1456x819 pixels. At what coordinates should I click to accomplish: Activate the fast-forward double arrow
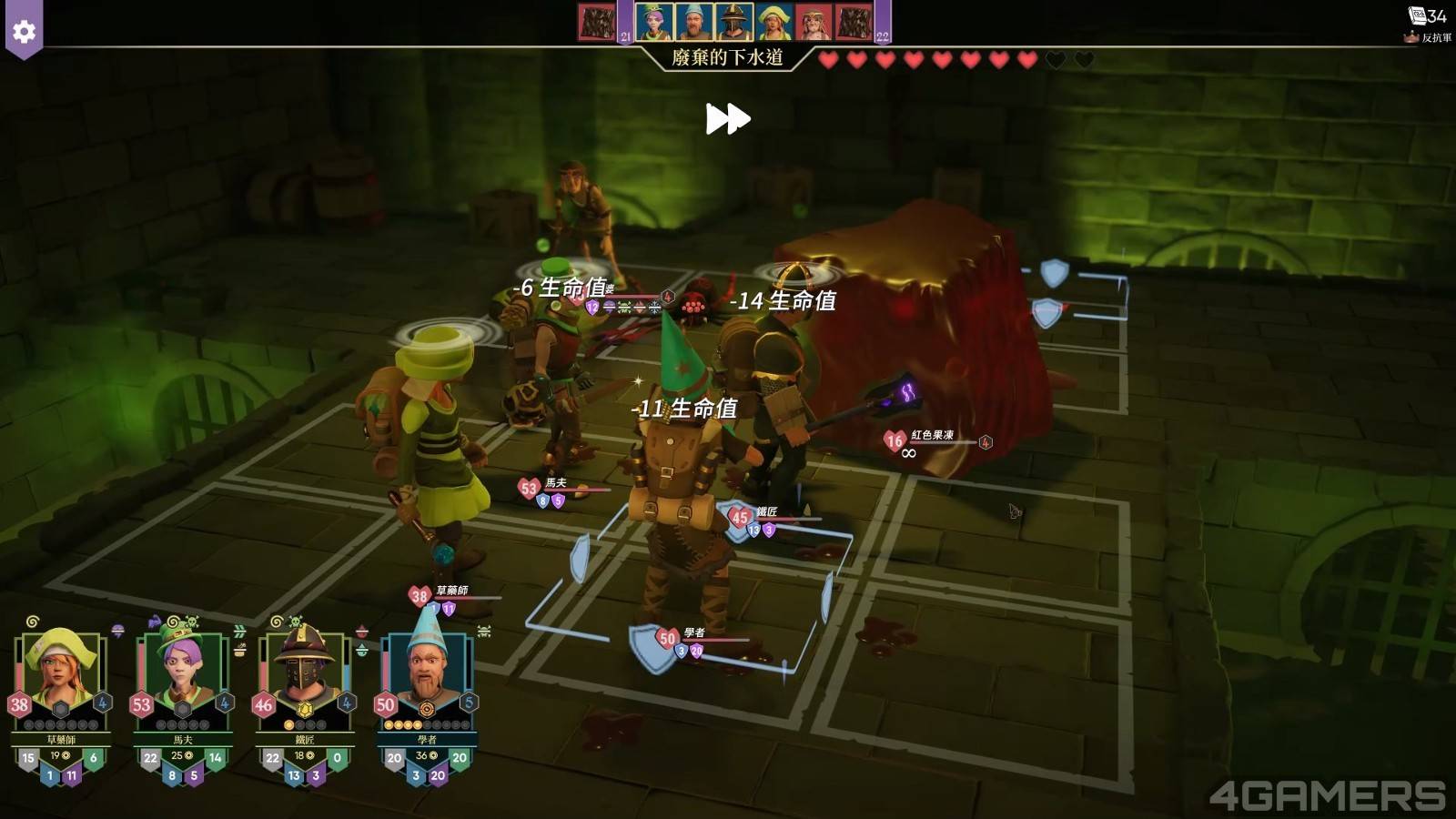click(x=728, y=119)
